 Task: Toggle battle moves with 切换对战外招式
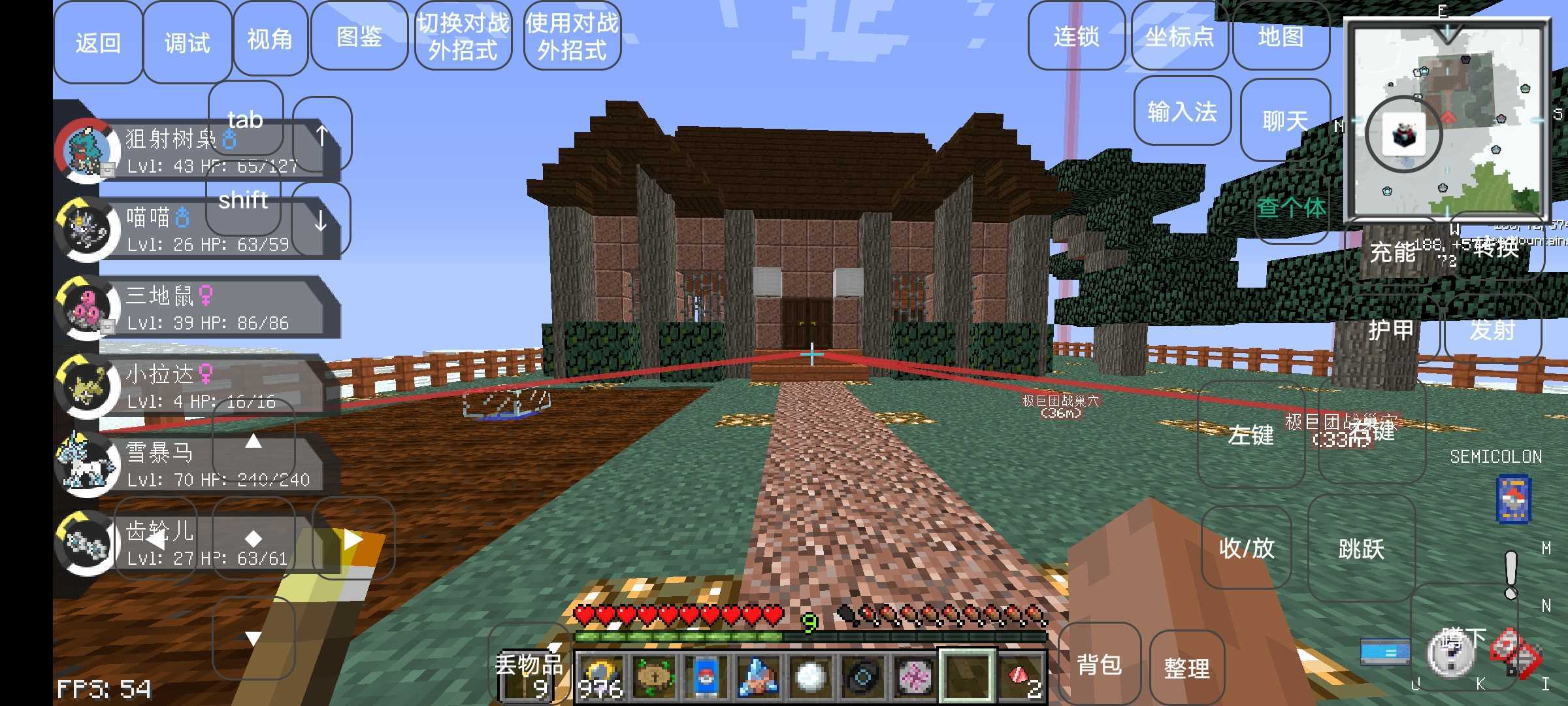coord(464,36)
